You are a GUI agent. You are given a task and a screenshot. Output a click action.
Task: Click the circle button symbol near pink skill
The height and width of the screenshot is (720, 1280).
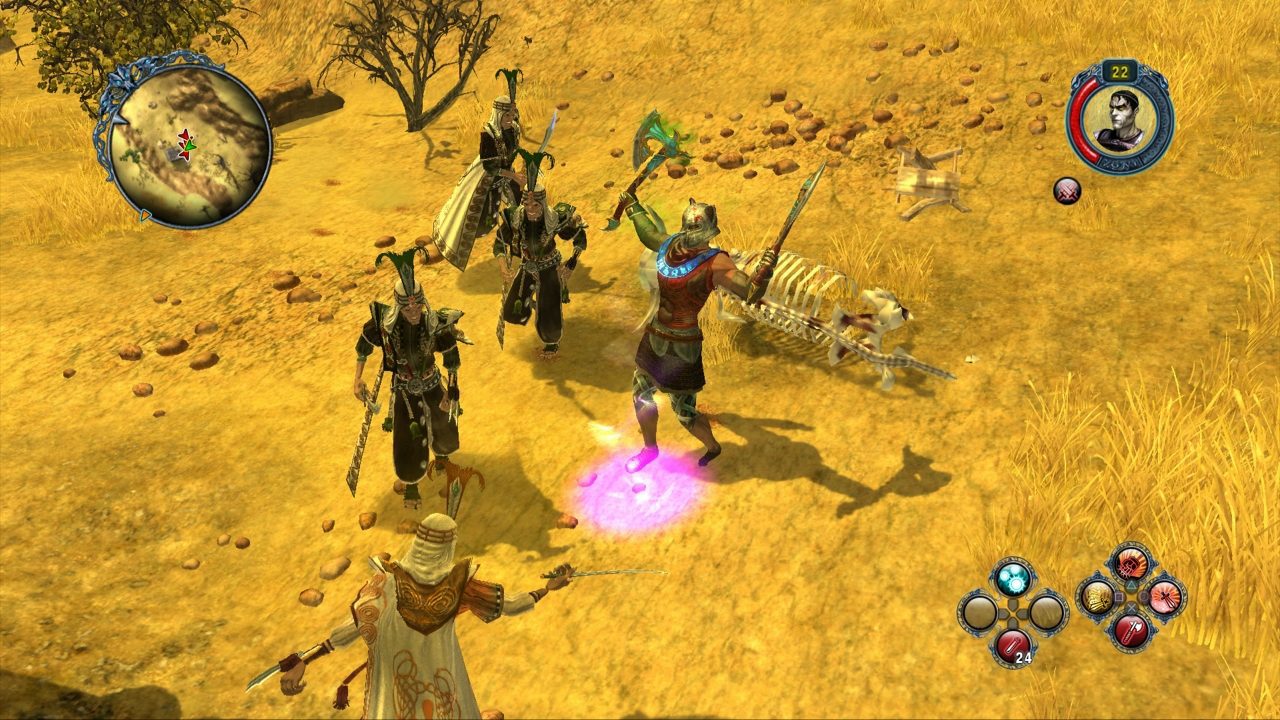pos(1144,597)
